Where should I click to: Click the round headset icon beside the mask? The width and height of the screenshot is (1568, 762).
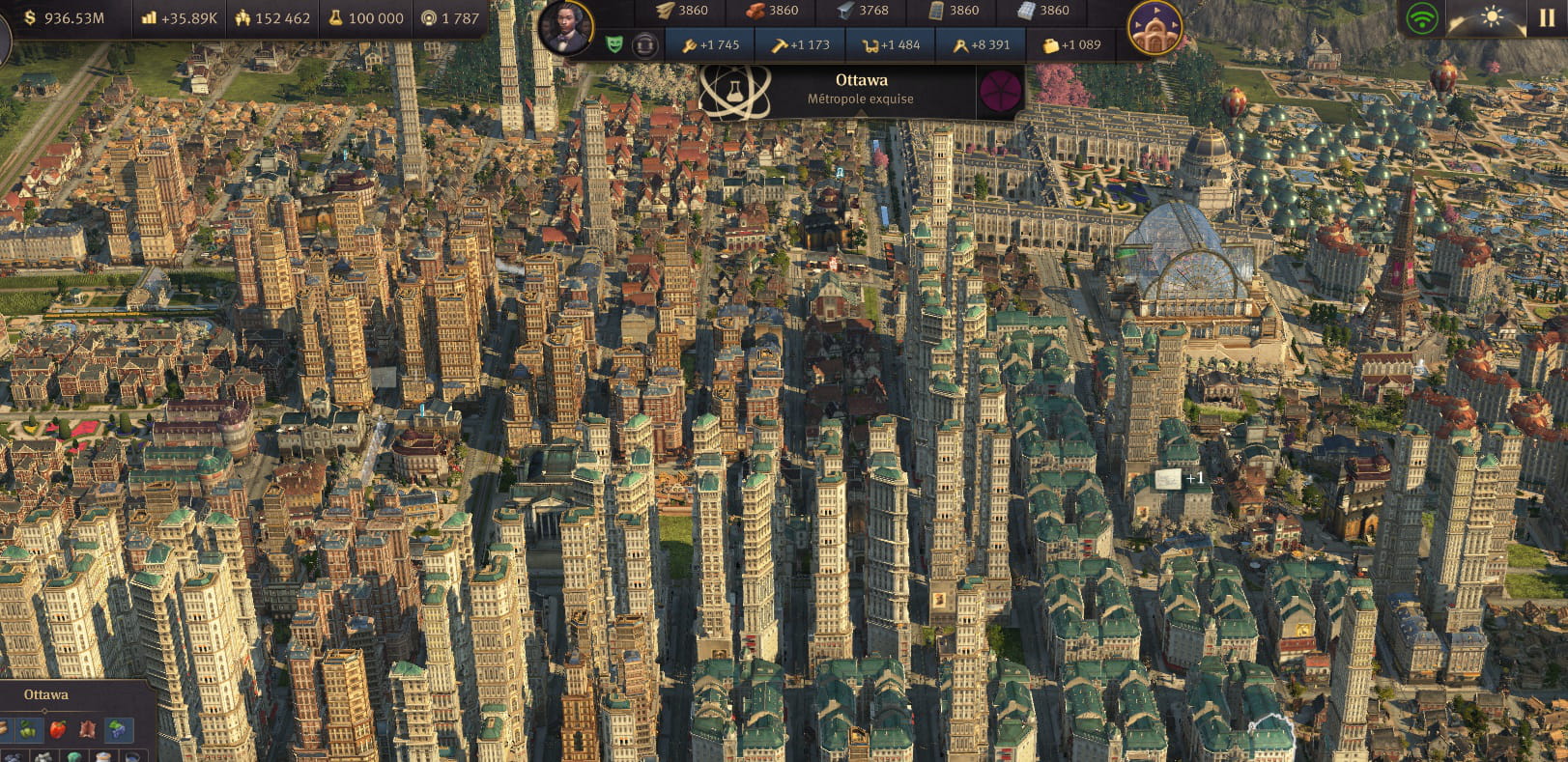point(644,44)
